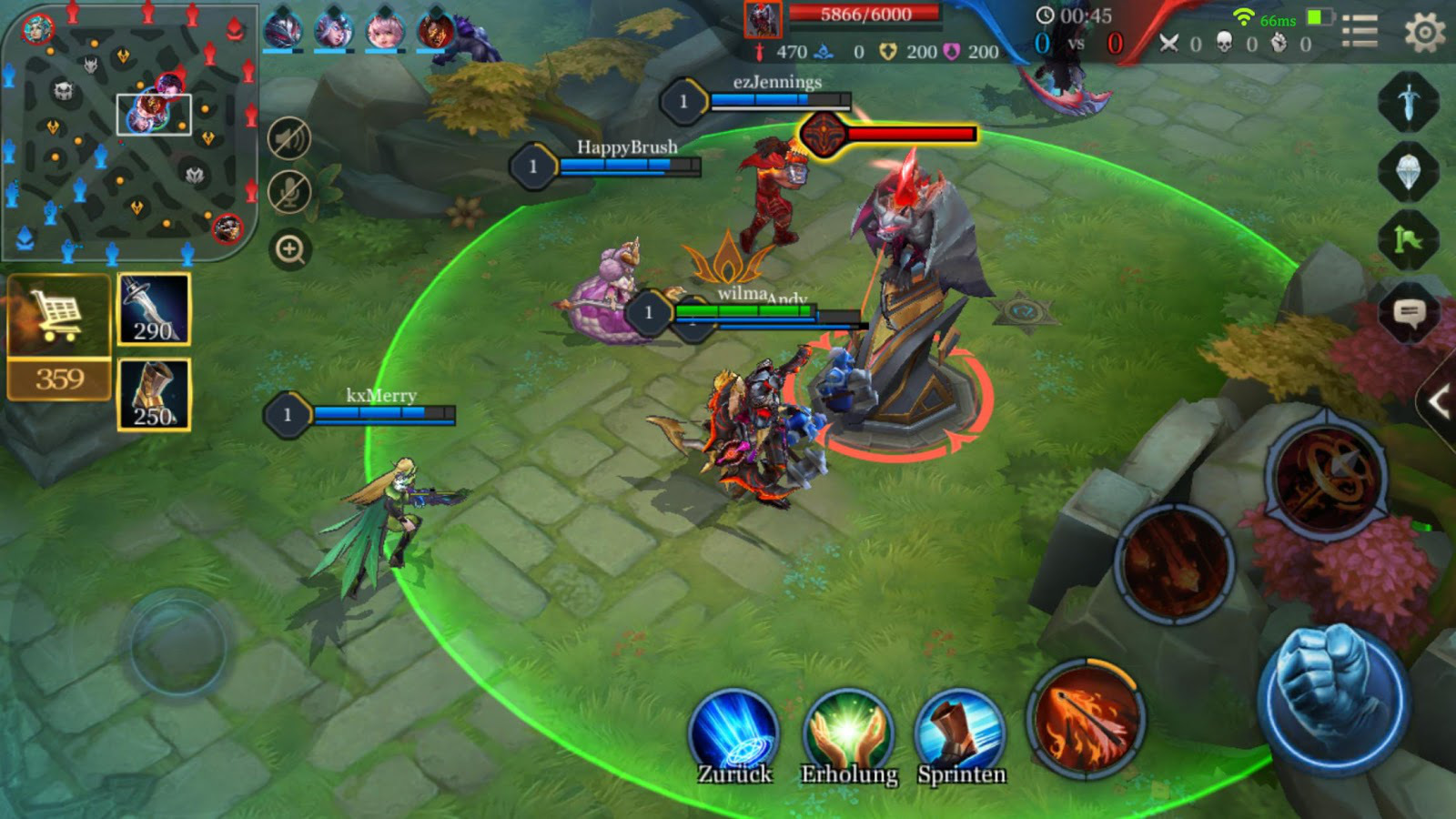Select the sword attack signal icon

(1409, 100)
